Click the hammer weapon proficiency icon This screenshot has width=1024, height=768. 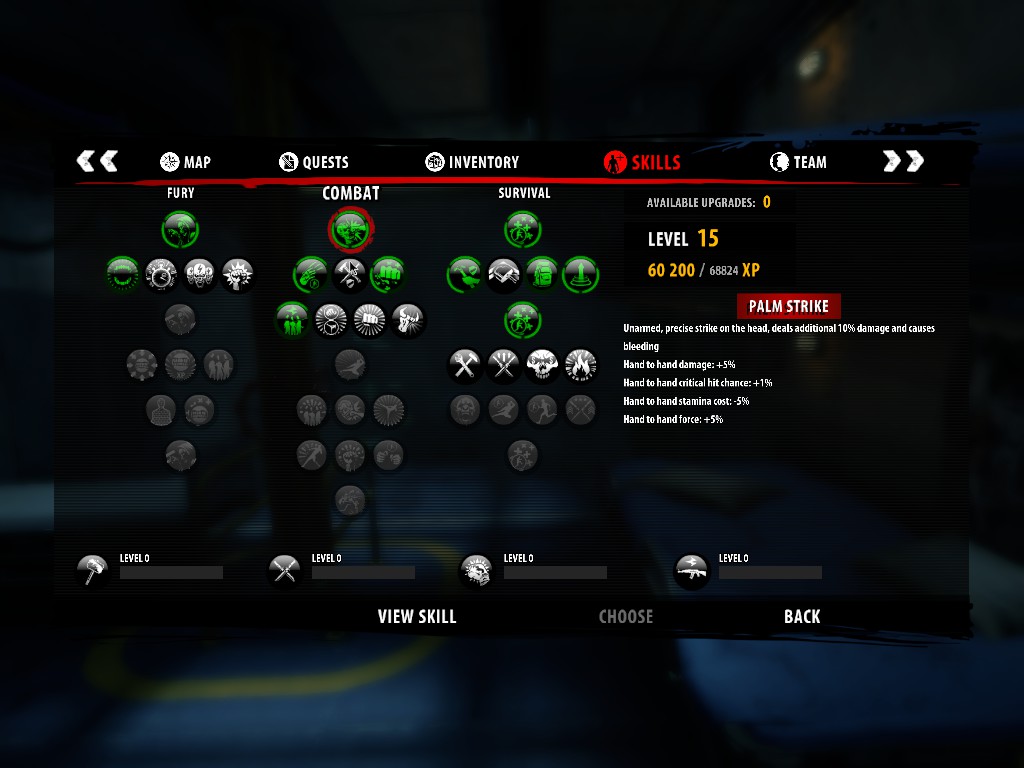93,570
